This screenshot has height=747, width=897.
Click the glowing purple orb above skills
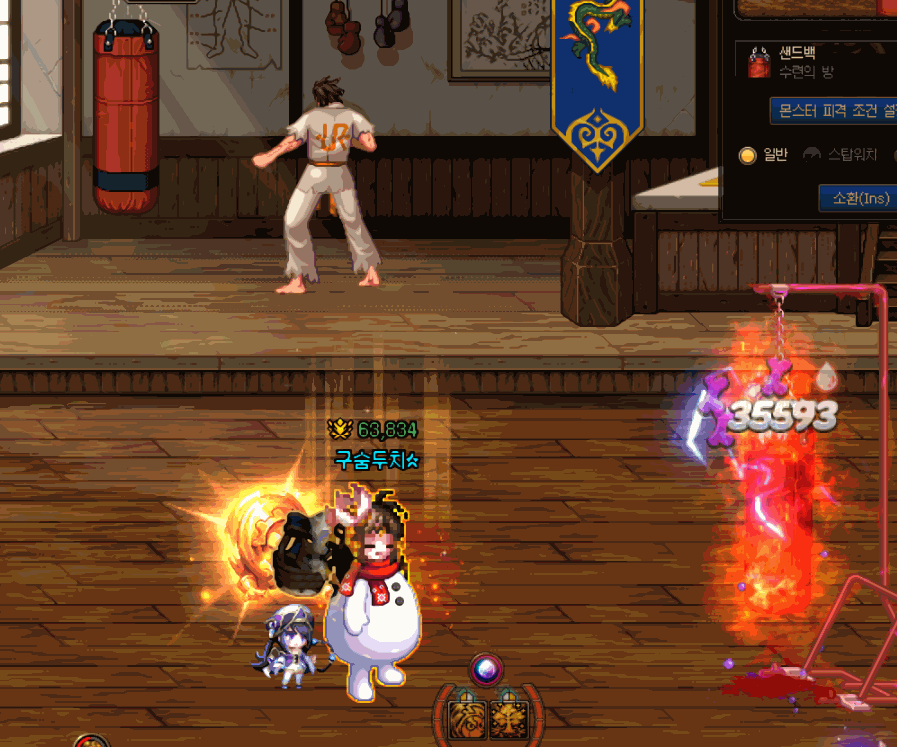point(487,668)
